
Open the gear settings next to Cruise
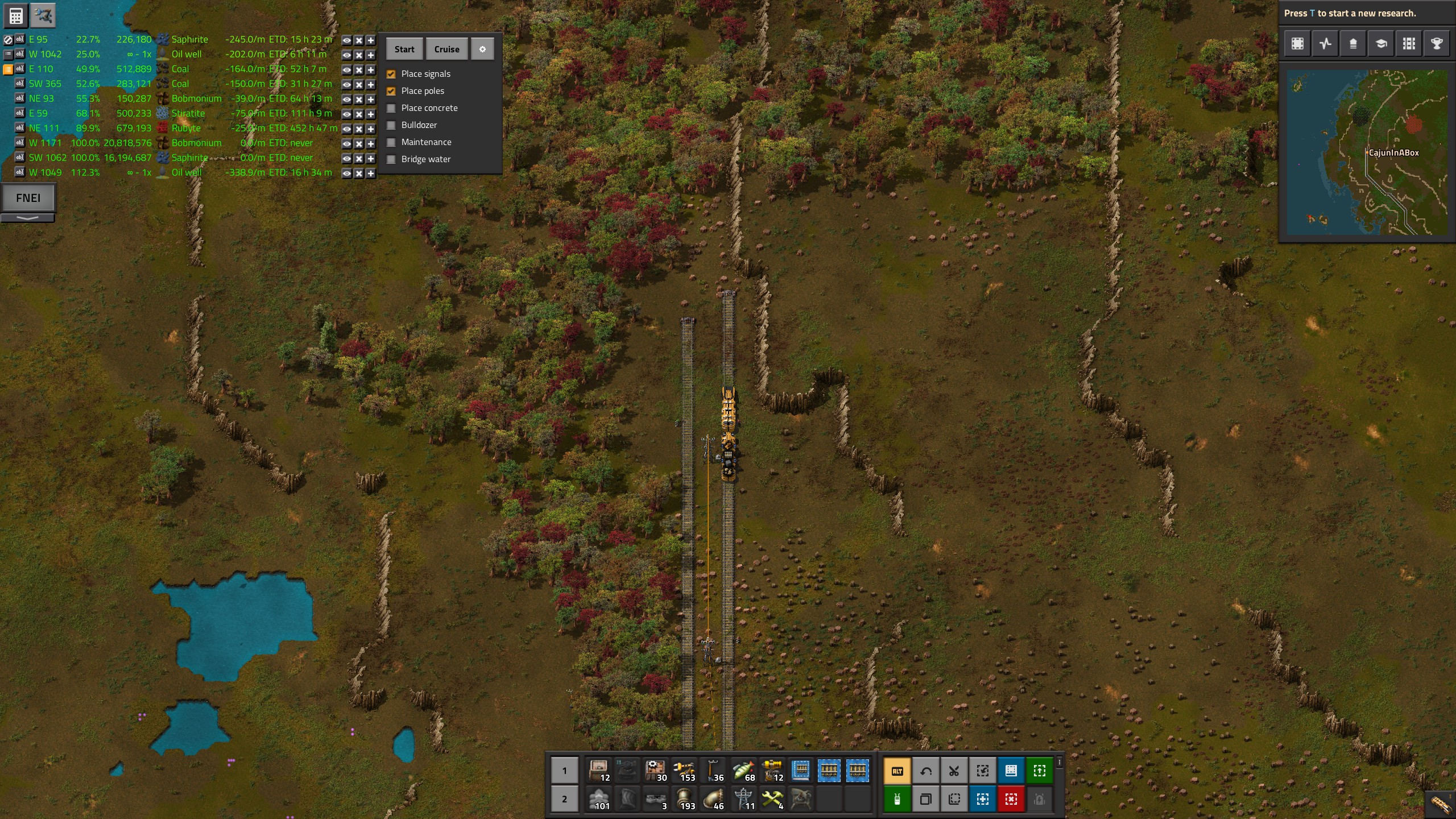pos(482,49)
